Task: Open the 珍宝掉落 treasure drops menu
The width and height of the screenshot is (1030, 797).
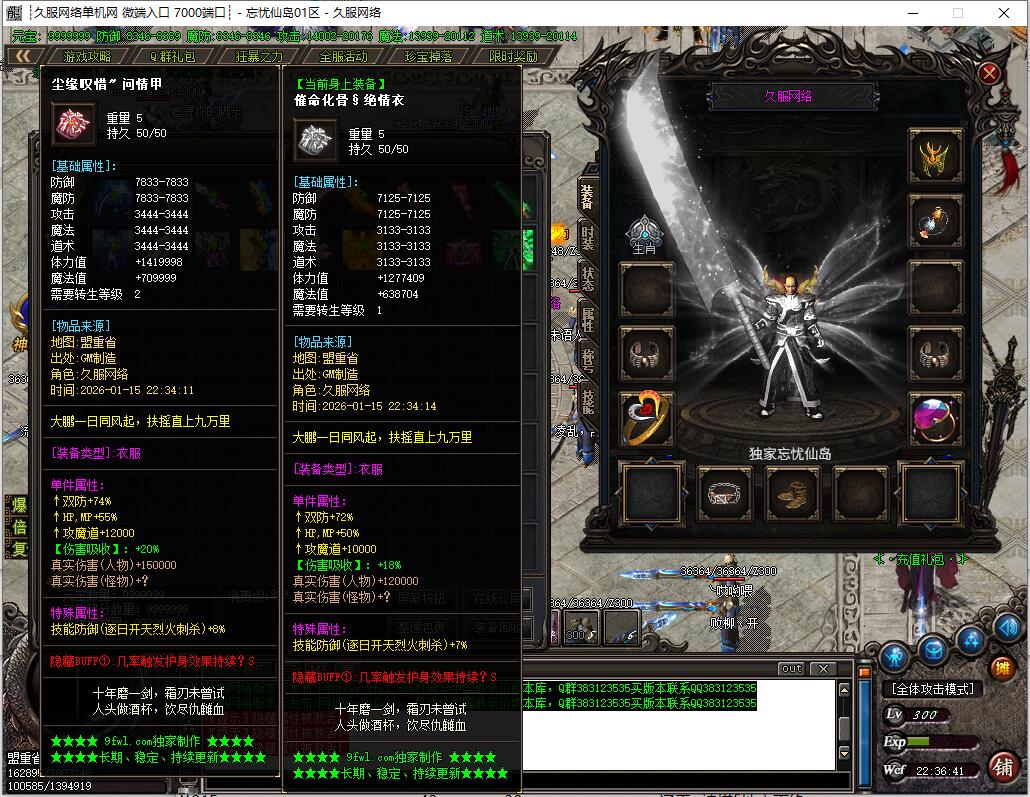Action: pyautogui.click(x=429, y=57)
